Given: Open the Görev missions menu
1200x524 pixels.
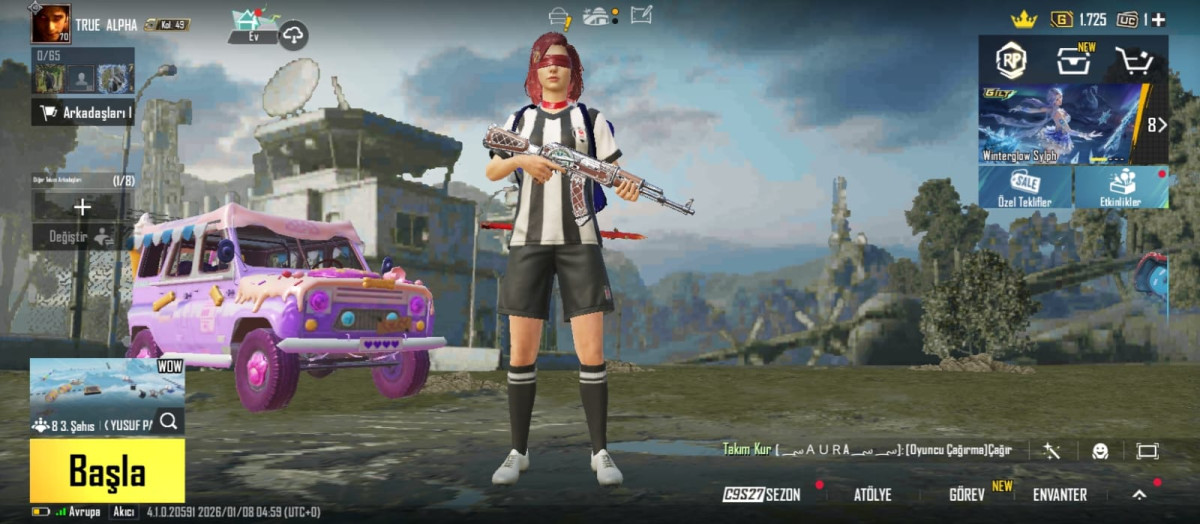Looking at the screenshot, I should tap(968, 495).
